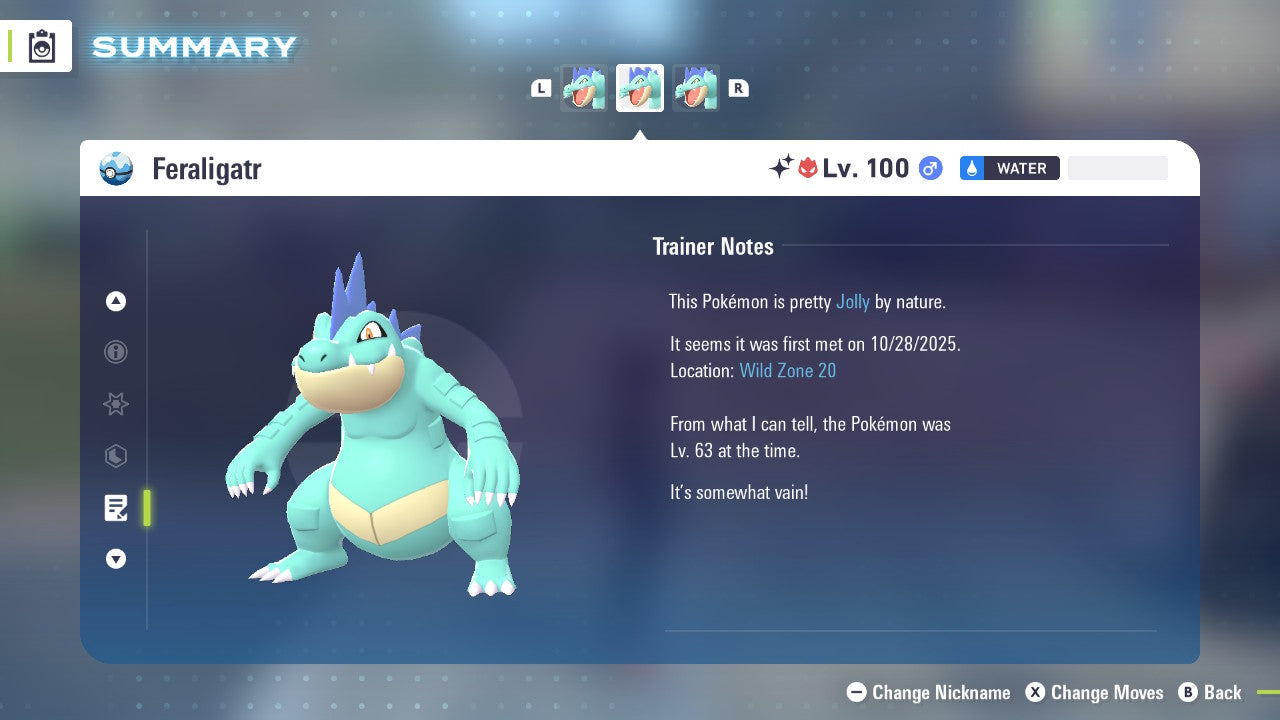The width and height of the screenshot is (1280, 720).
Task: Open the memories hexagon clock icon
Action: tap(116, 456)
